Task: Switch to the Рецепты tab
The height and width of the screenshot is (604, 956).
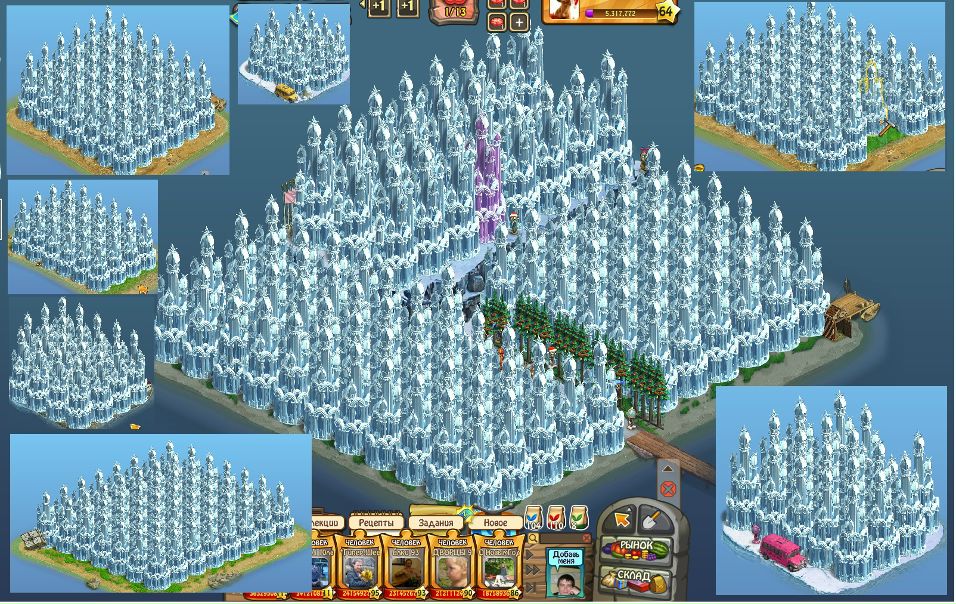Action: click(x=376, y=523)
